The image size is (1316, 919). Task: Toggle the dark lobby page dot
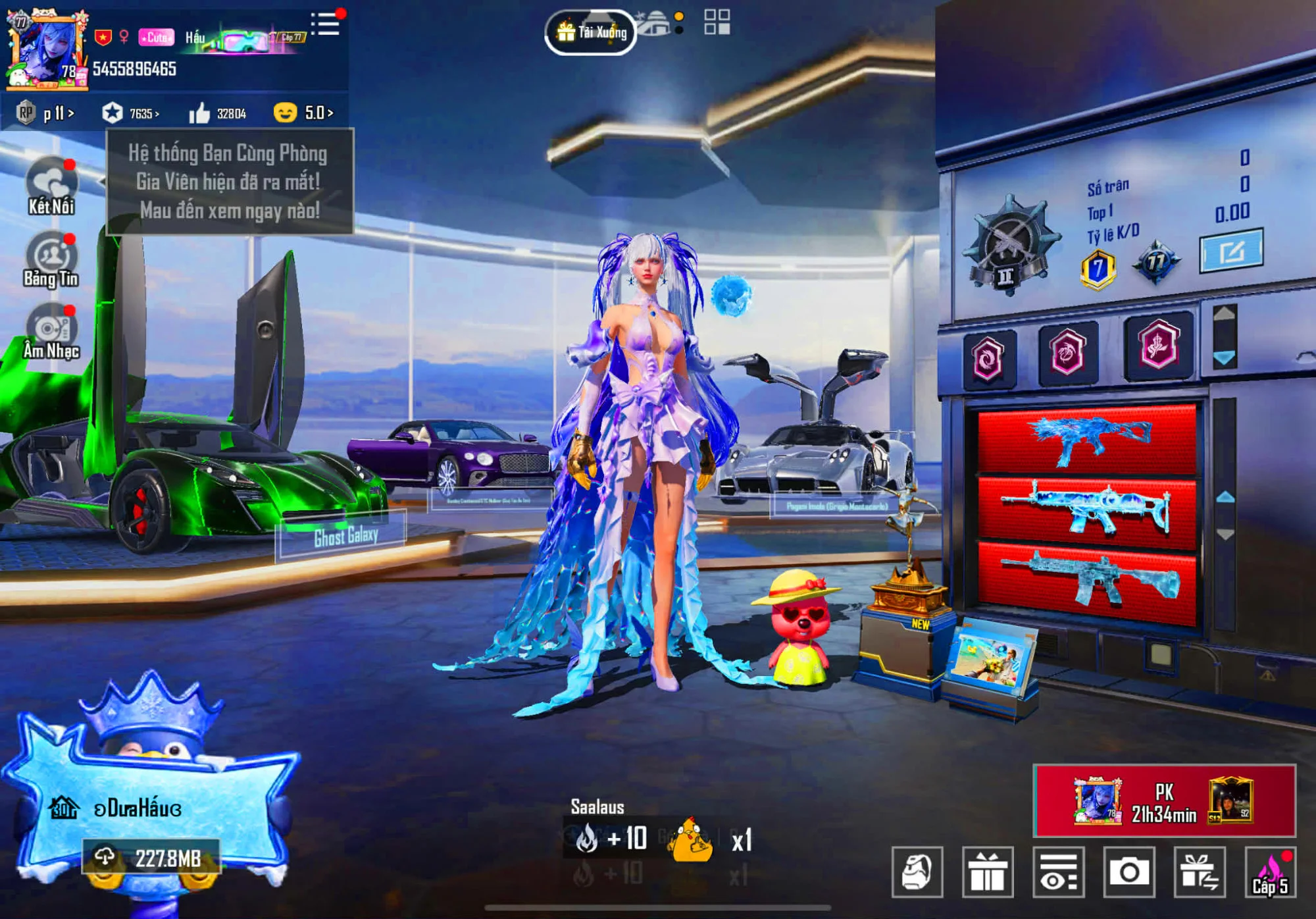(679, 30)
